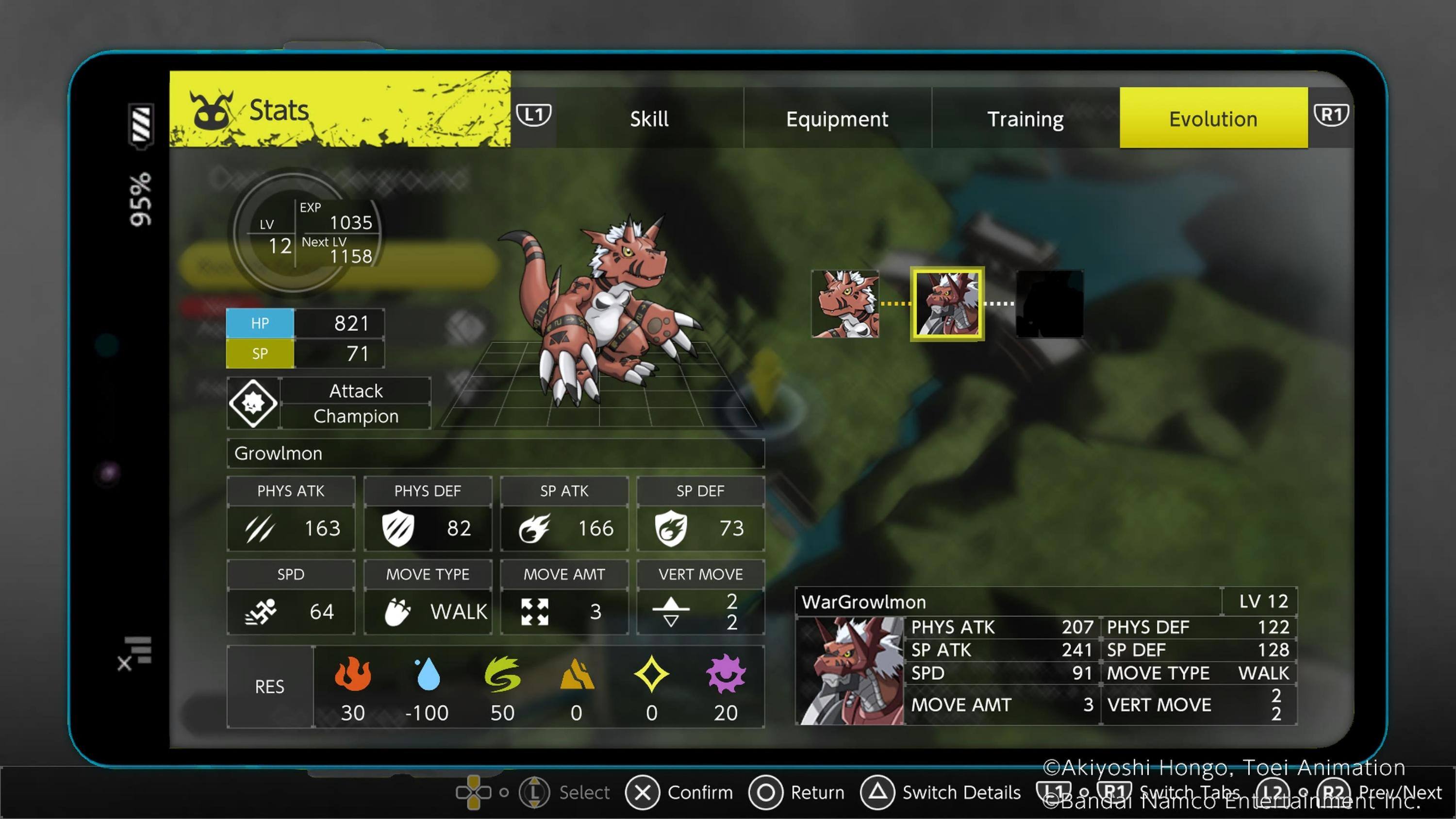Open the Equipment tab
1456x819 pixels.
point(837,118)
